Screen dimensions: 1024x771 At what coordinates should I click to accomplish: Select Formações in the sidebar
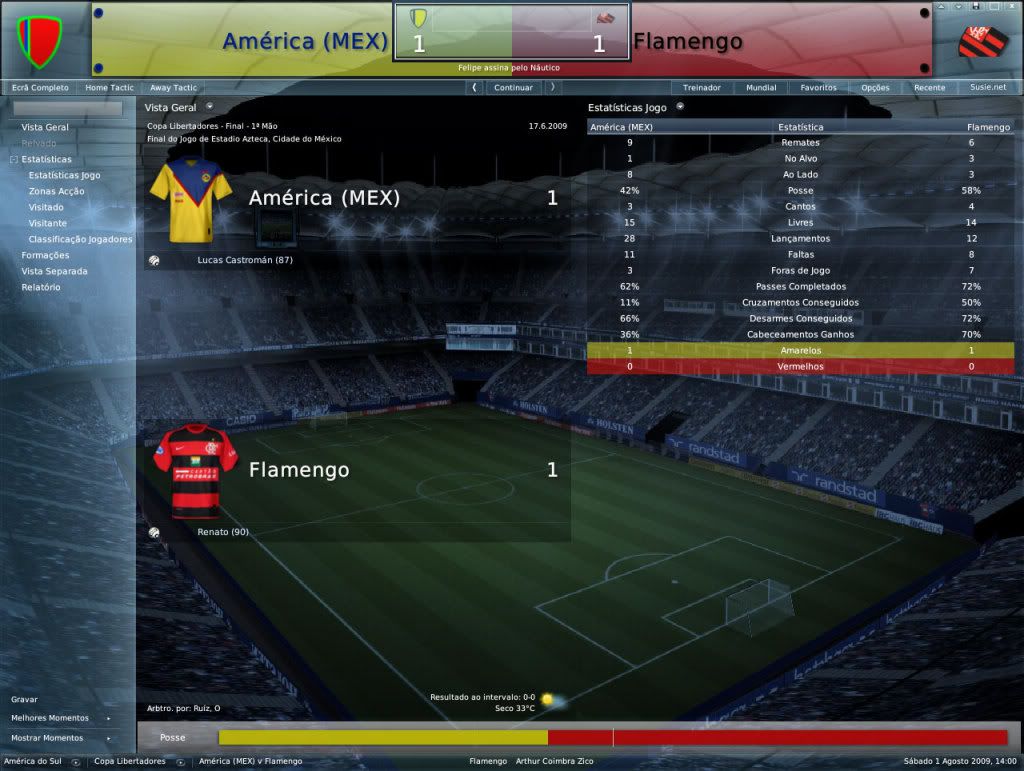click(x=45, y=255)
